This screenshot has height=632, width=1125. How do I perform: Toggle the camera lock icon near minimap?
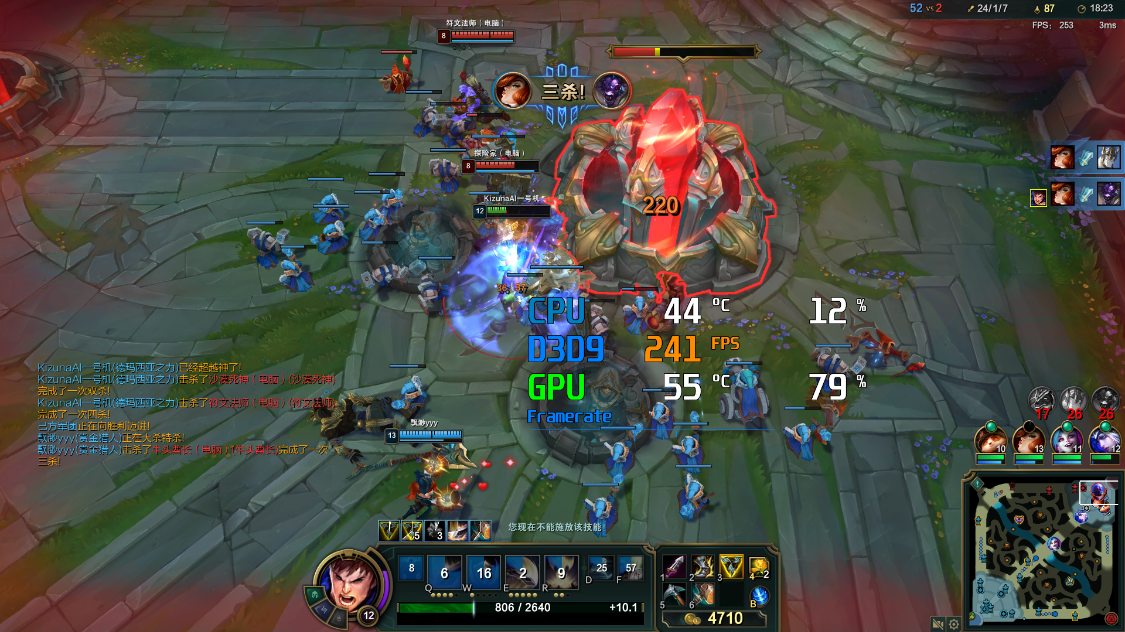(x=937, y=624)
